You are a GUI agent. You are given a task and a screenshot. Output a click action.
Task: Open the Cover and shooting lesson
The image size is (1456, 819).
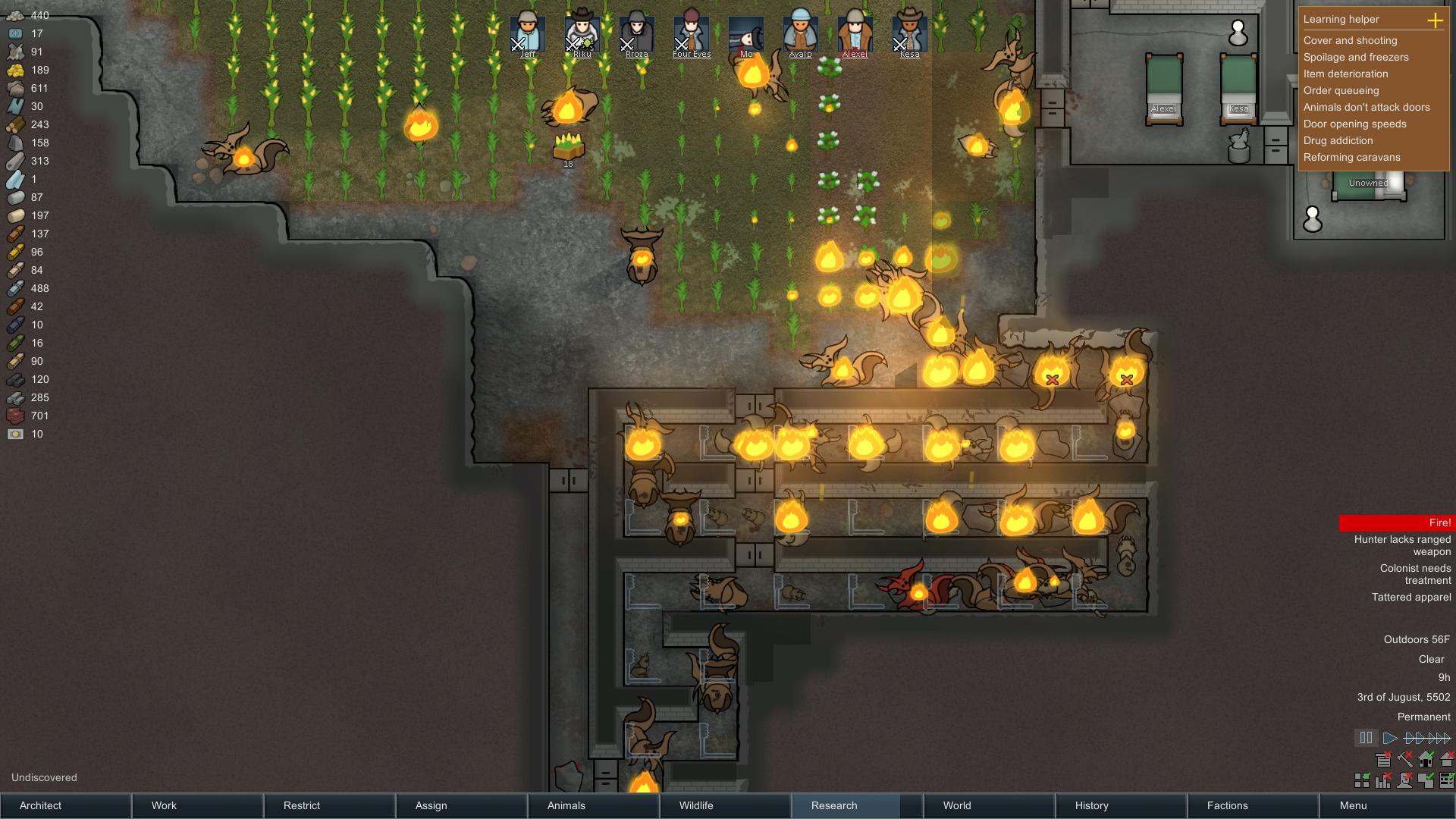pyautogui.click(x=1350, y=40)
